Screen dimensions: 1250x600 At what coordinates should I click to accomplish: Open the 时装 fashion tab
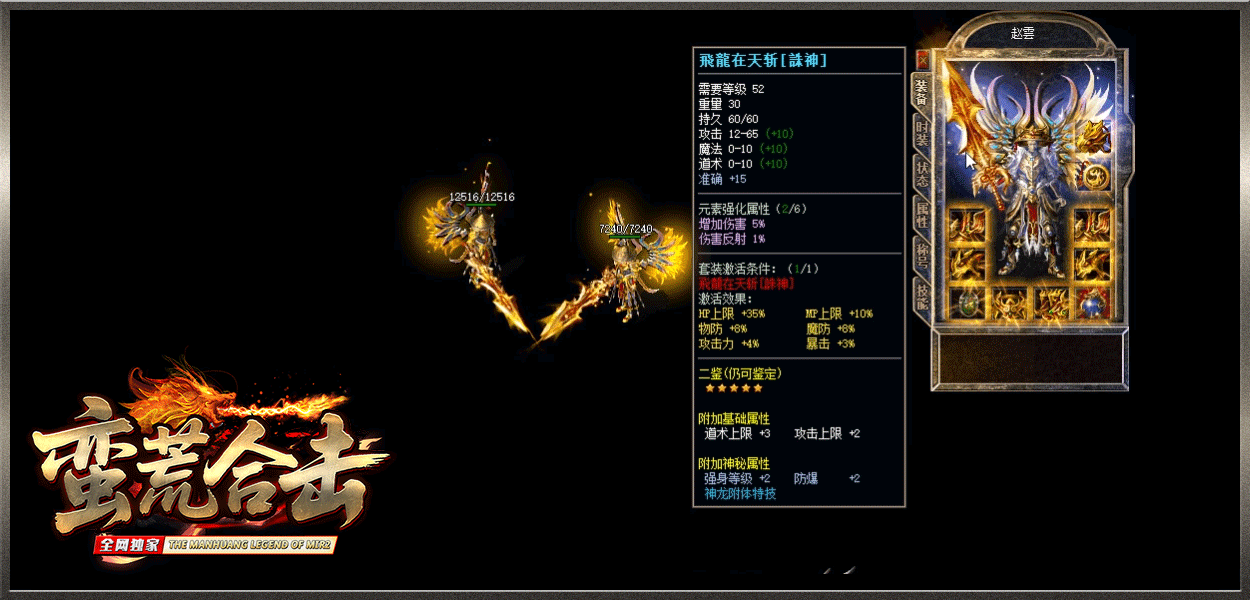point(922,132)
